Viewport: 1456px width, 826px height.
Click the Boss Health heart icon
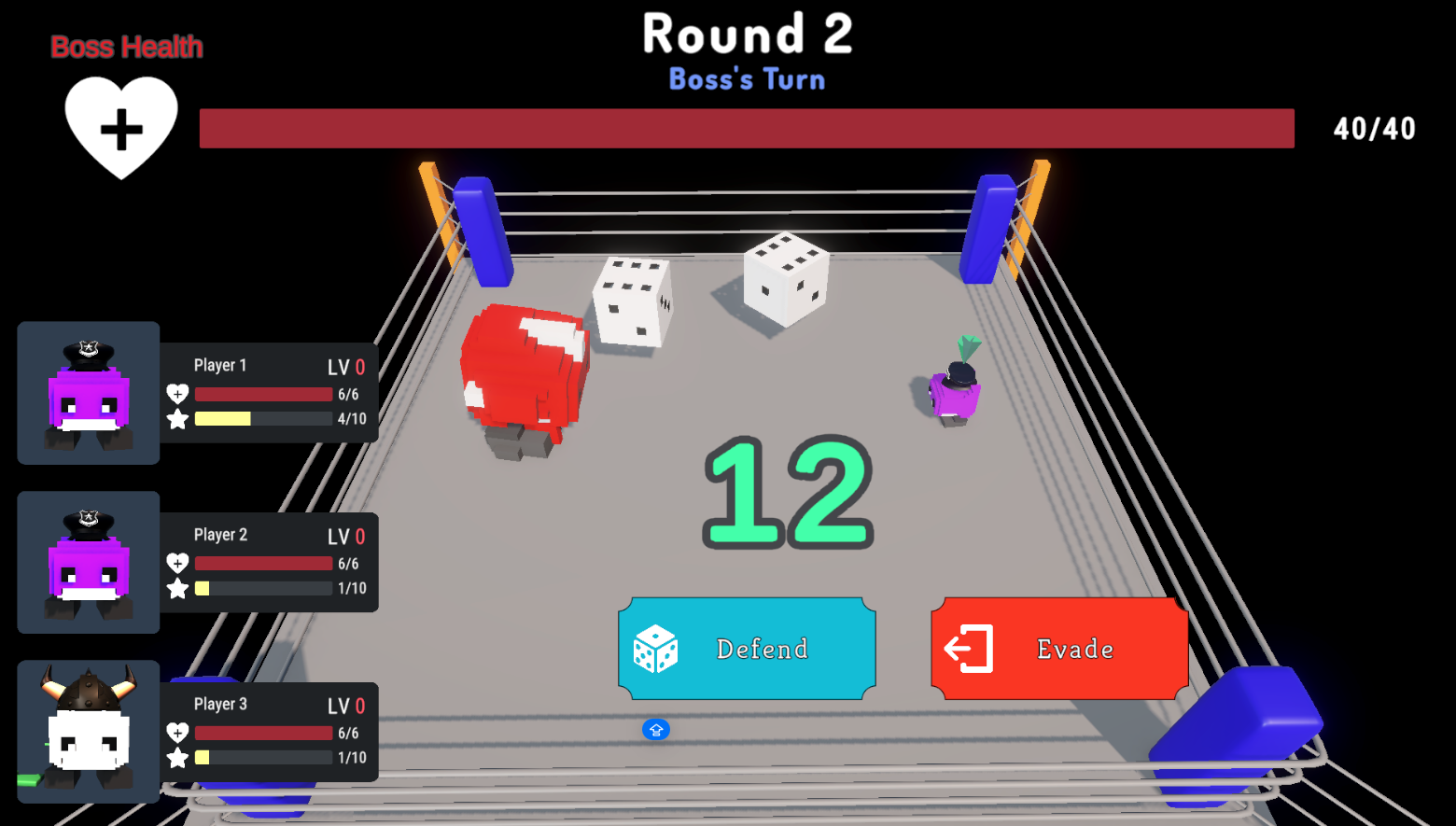[x=121, y=127]
